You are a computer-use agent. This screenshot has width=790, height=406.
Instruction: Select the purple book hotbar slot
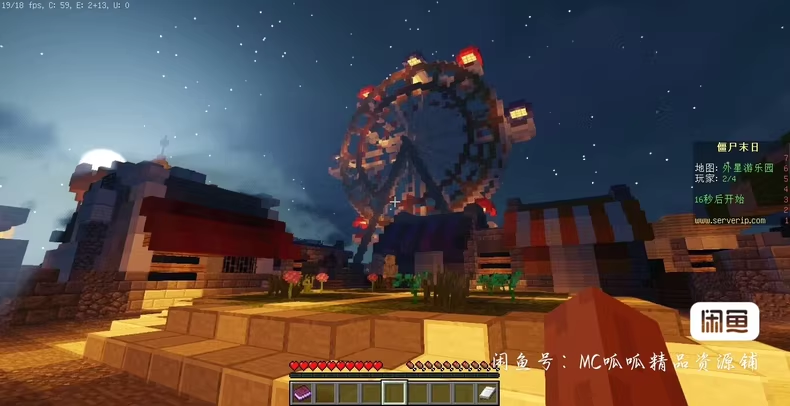302,393
